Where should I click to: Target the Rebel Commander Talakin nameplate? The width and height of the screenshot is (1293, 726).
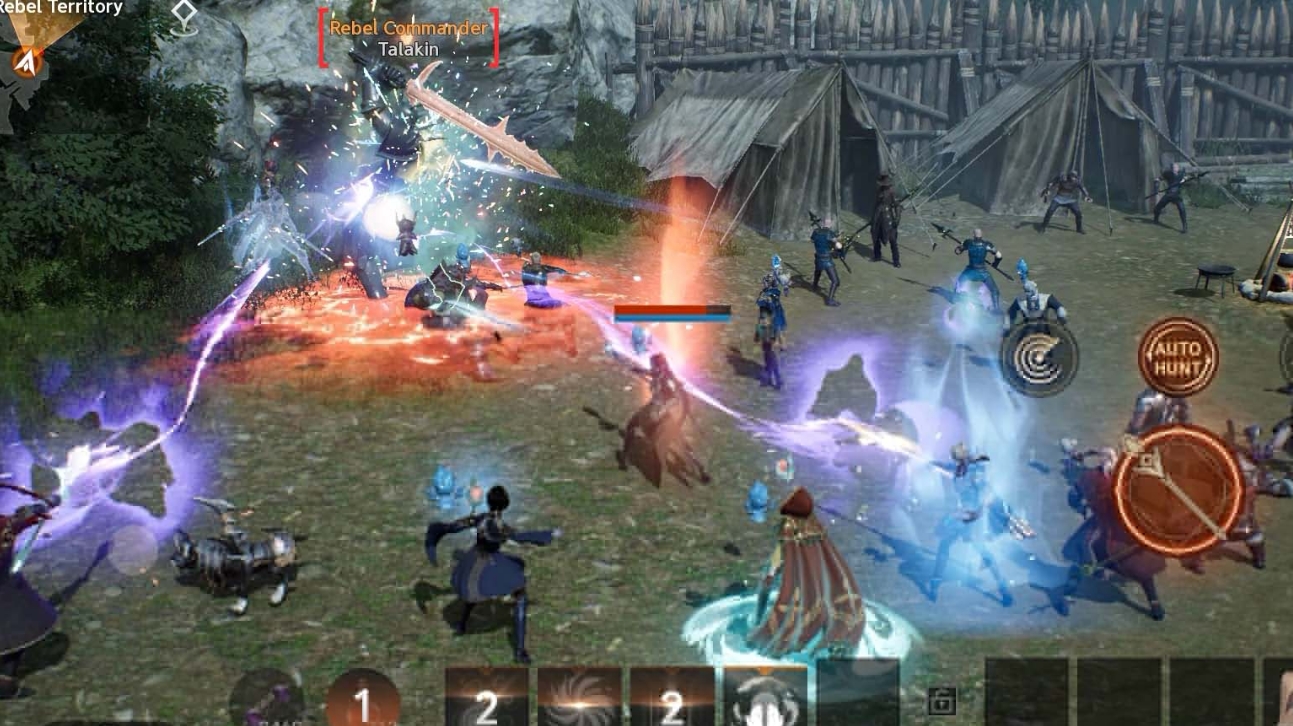(x=409, y=37)
